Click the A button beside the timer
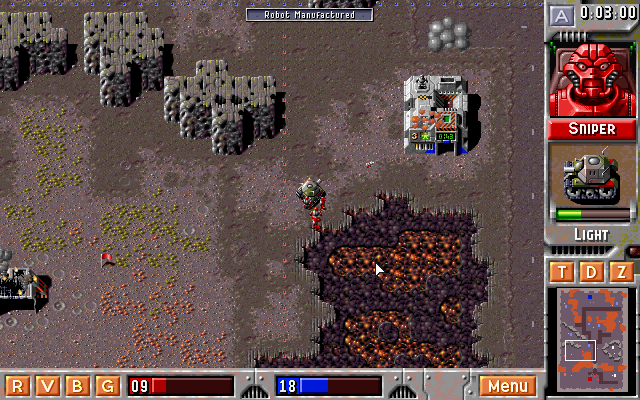640x400 pixels. [x=562, y=15]
